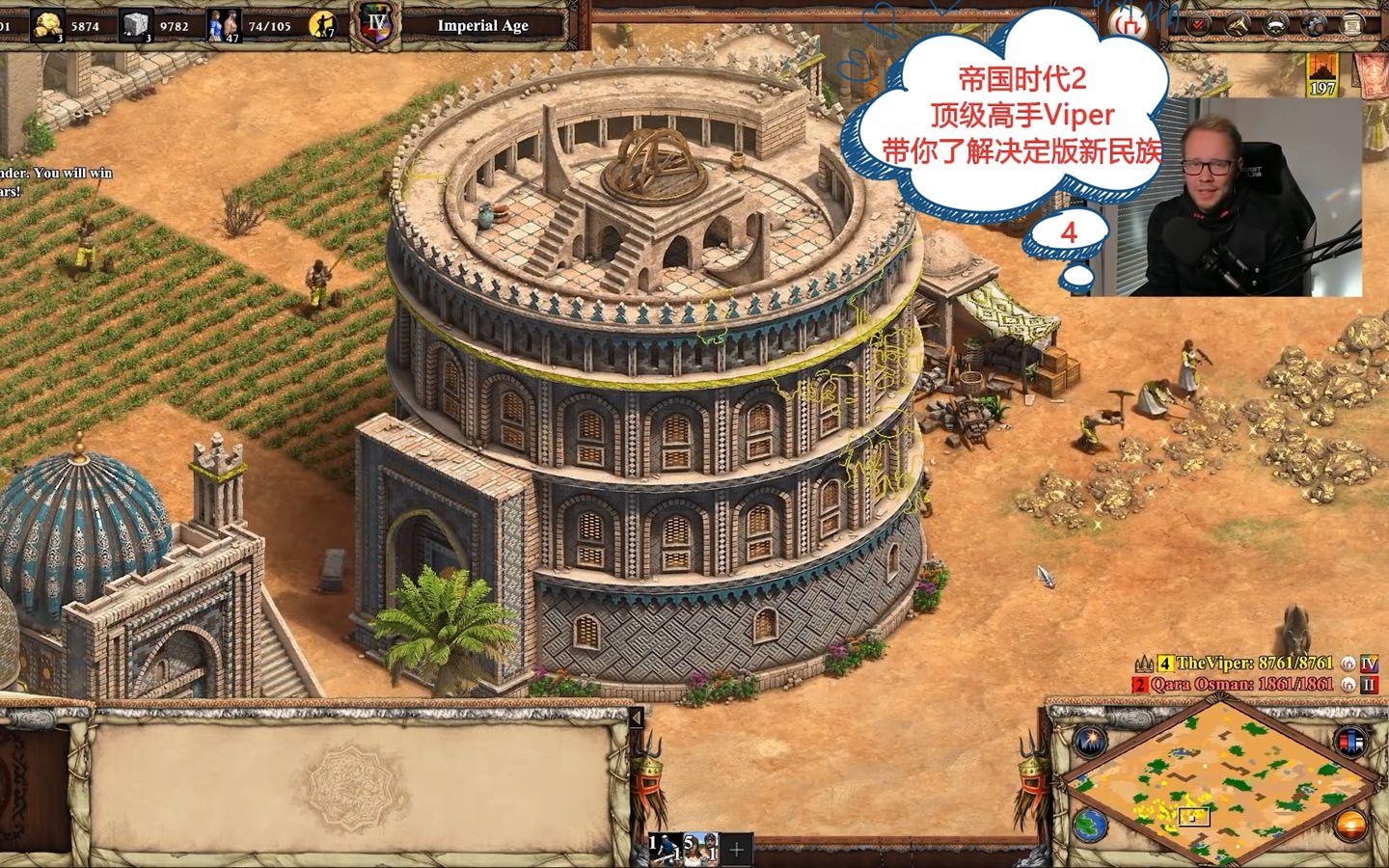Select control group 1 portrait
Image resolution: width=1389 pixels, height=868 pixels.
[x=664, y=849]
